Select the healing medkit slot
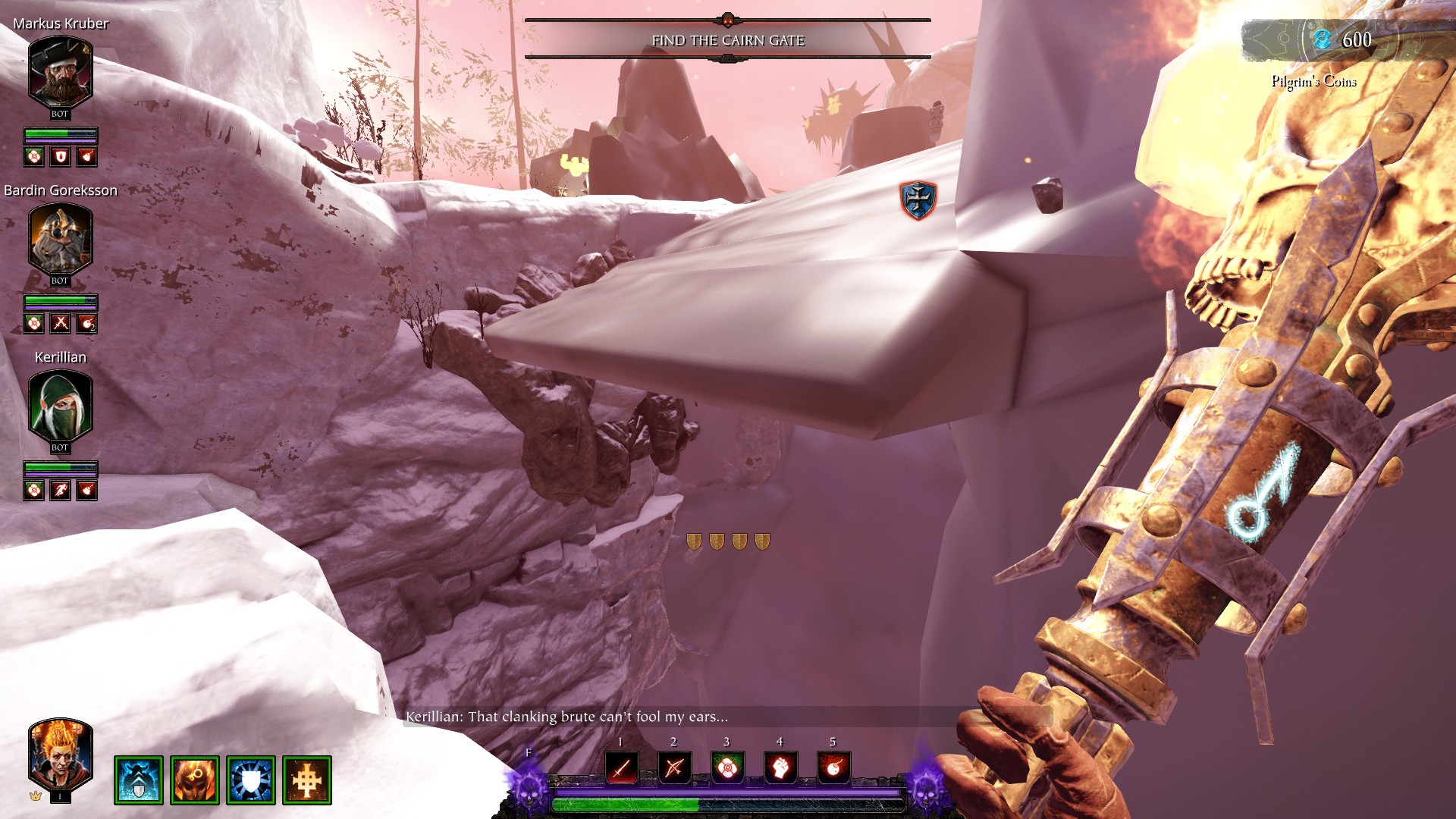Viewport: 1456px width, 819px height. [727, 768]
